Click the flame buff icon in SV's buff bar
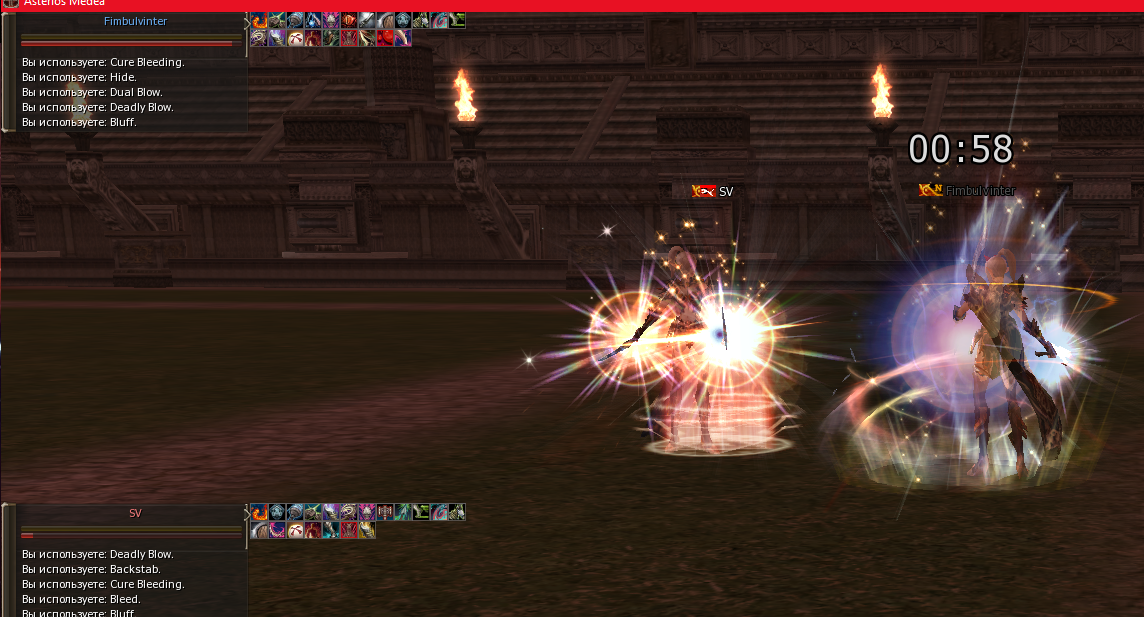Image resolution: width=1144 pixels, height=617 pixels. point(259,512)
